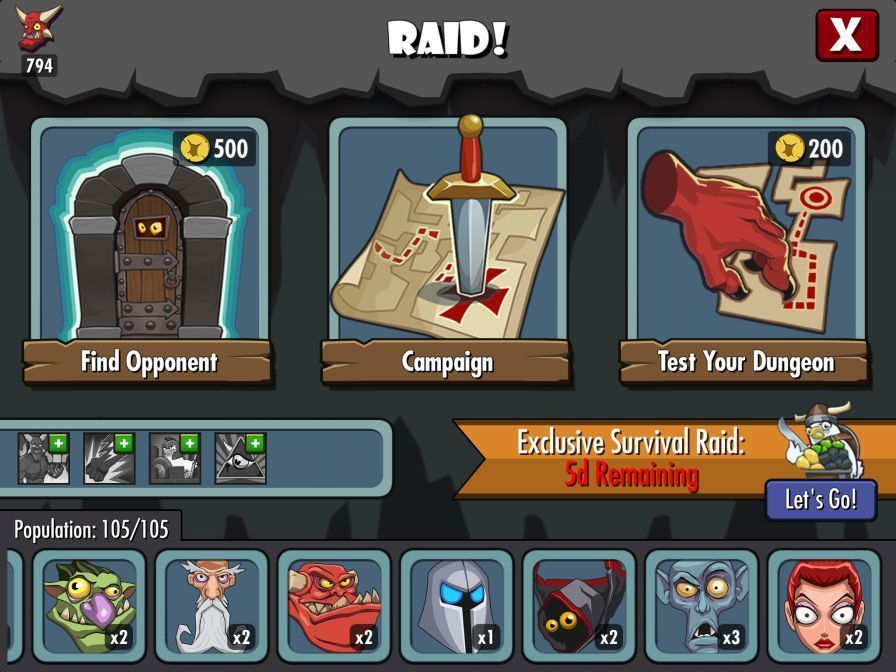Click the Let's Go! button
The width and height of the screenshot is (896, 672).
[x=820, y=500]
